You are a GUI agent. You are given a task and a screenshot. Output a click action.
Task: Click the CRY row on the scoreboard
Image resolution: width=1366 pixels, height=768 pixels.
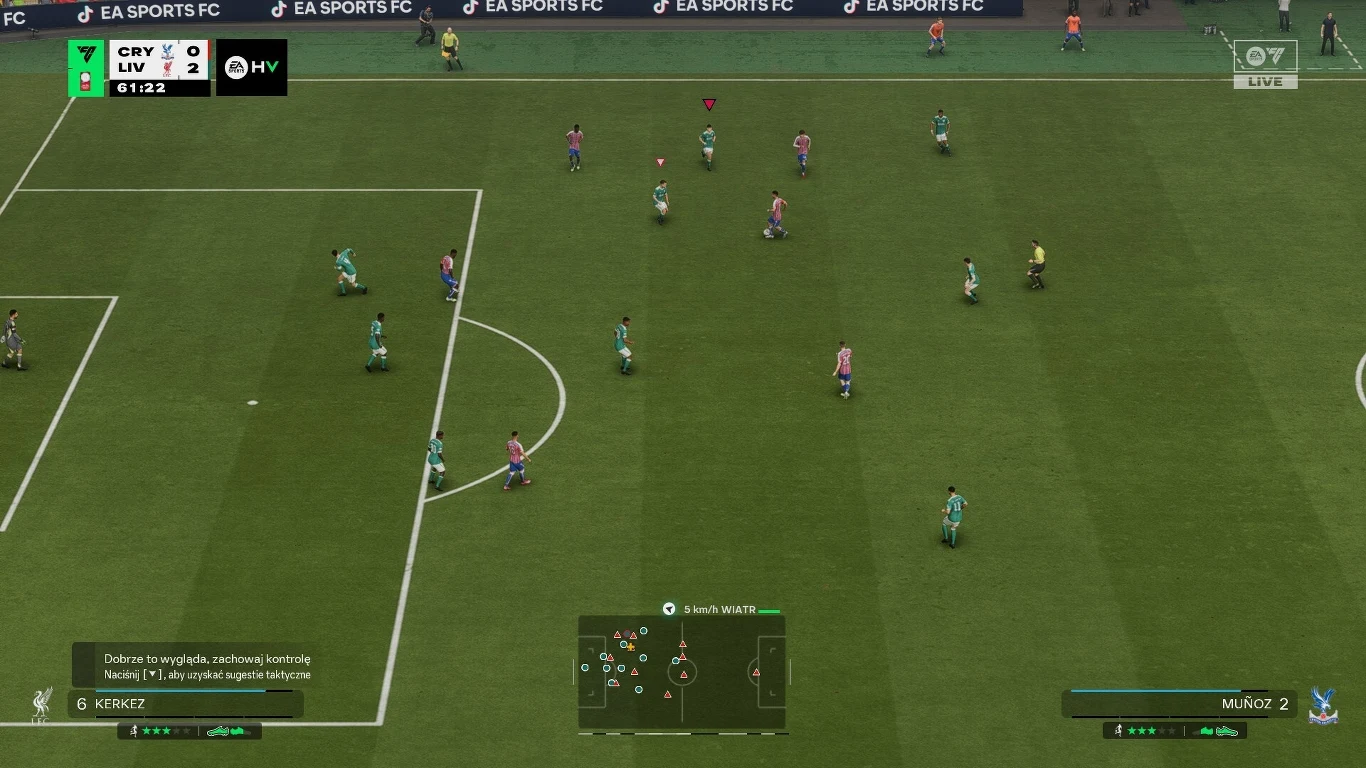pyautogui.click(x=135, y=51)
